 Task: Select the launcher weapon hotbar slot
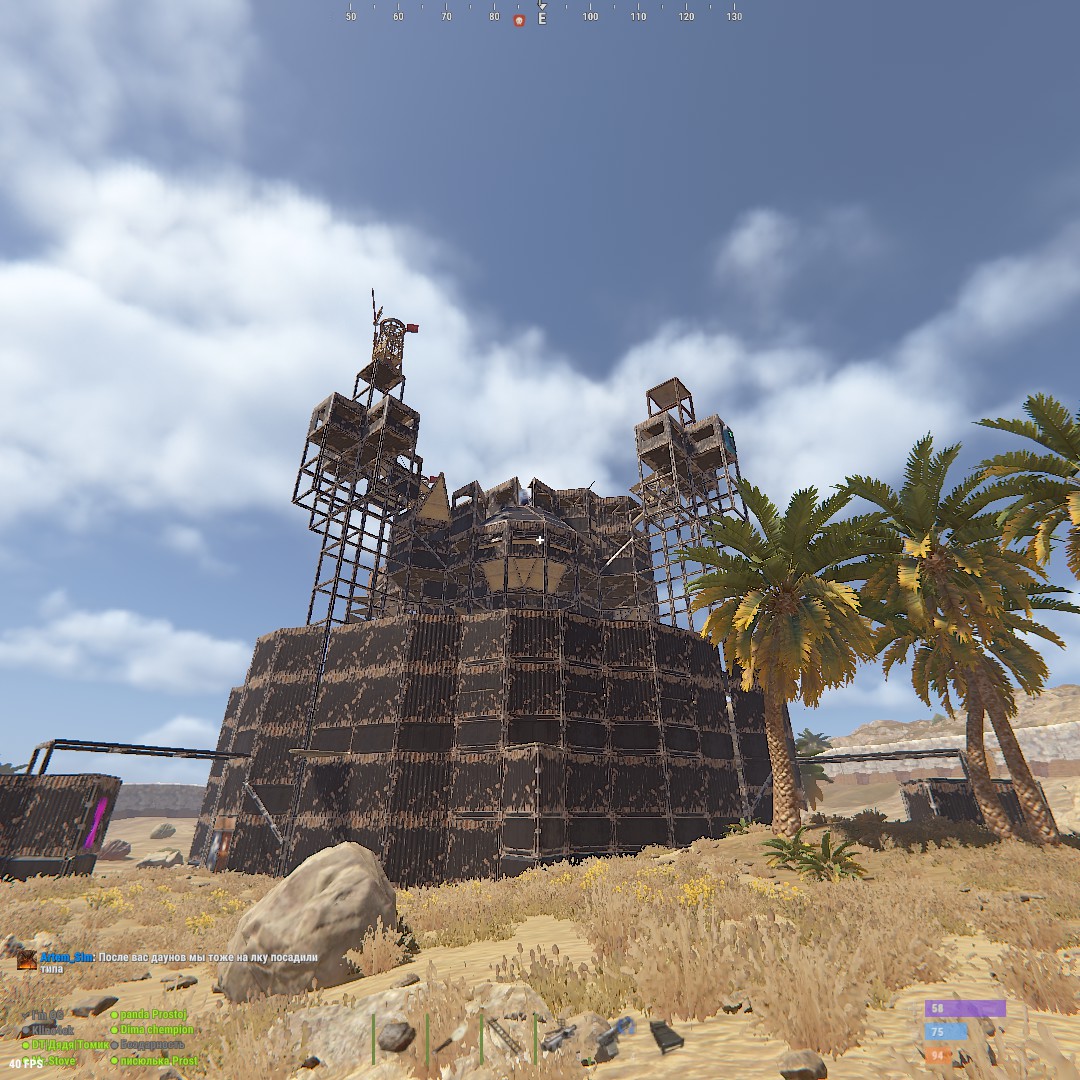558,1037
